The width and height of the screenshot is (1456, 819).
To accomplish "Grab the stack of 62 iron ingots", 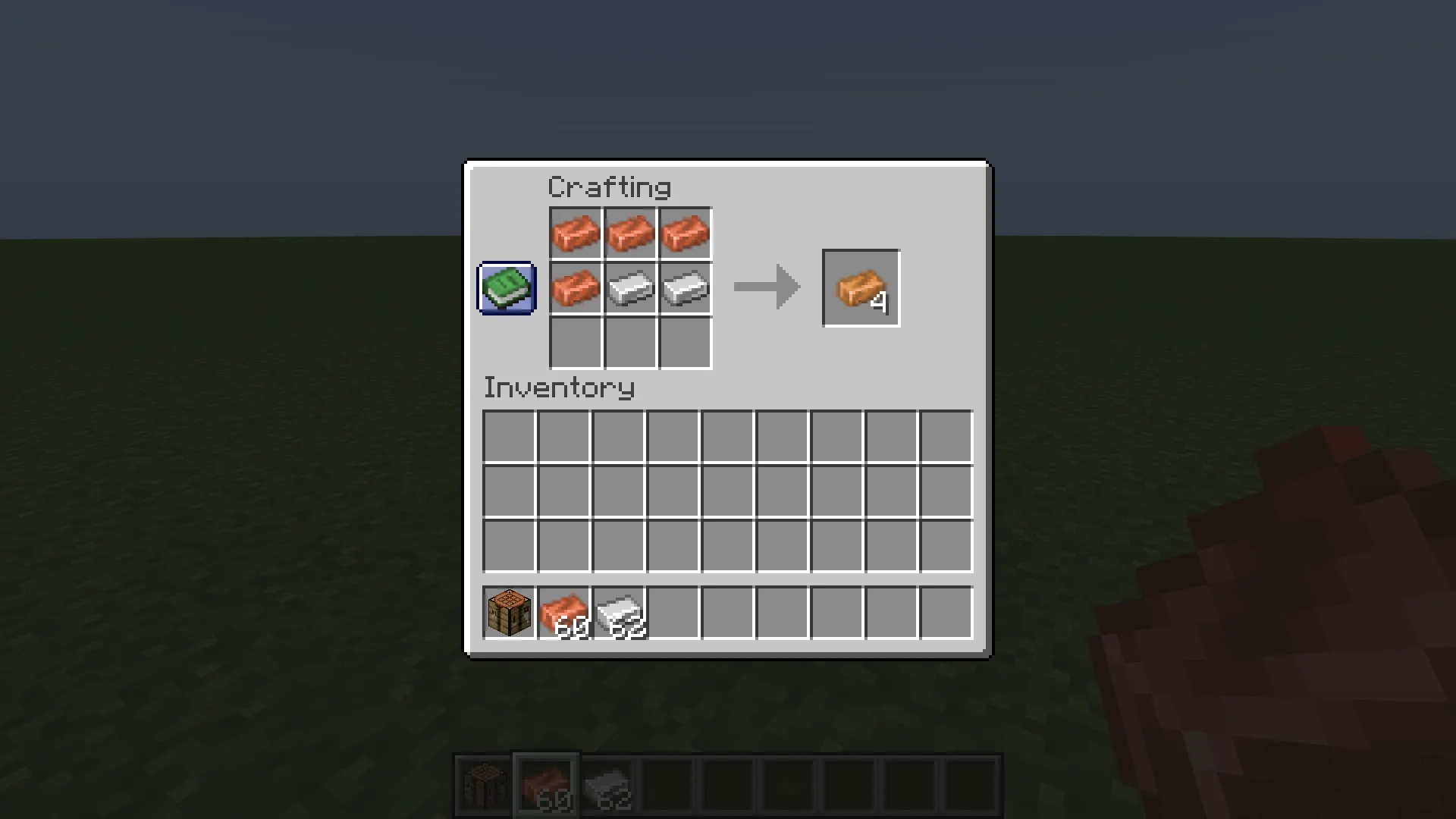I will pyautogui.click(x=618, y=611).
